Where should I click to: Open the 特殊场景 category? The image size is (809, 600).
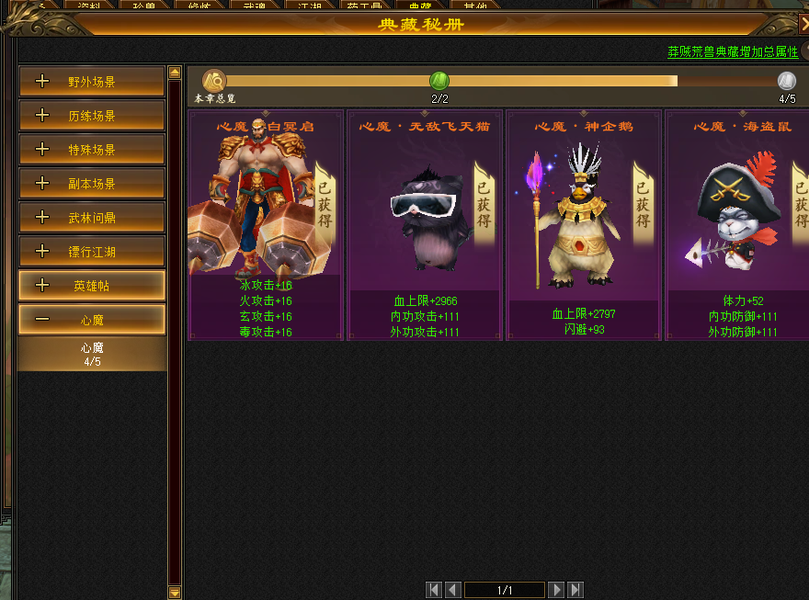(91, 150)
